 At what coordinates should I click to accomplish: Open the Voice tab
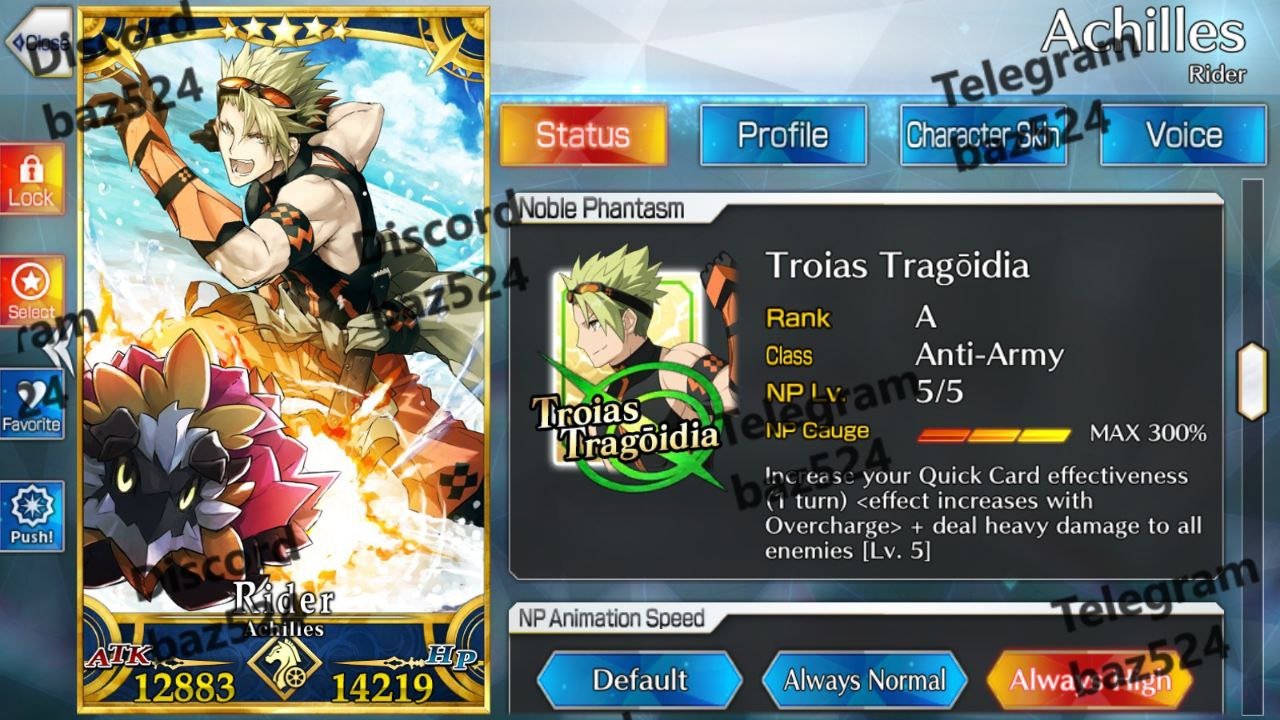pos(1183,135)
